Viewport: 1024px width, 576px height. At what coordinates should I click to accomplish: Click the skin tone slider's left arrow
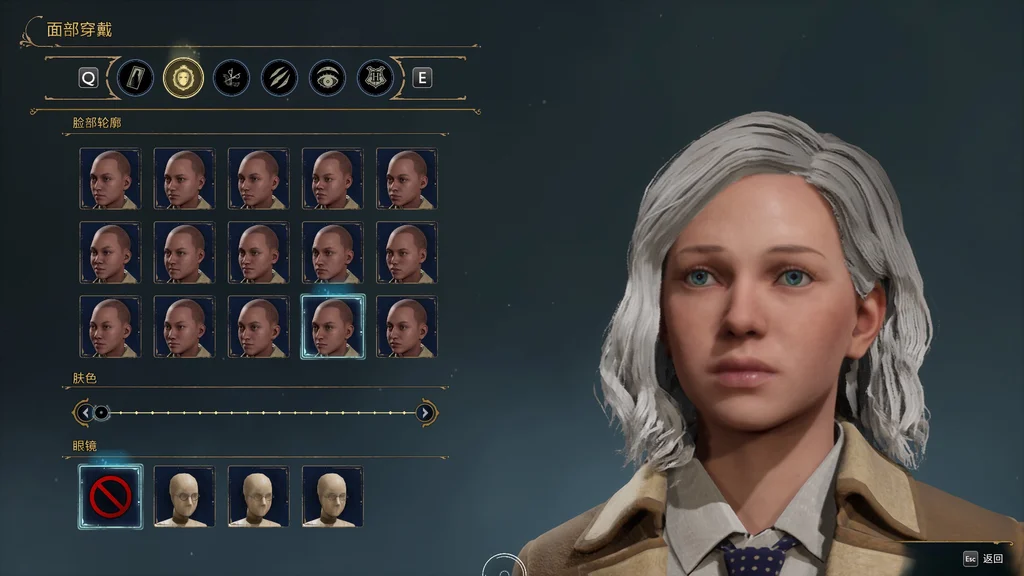point(85,412)
